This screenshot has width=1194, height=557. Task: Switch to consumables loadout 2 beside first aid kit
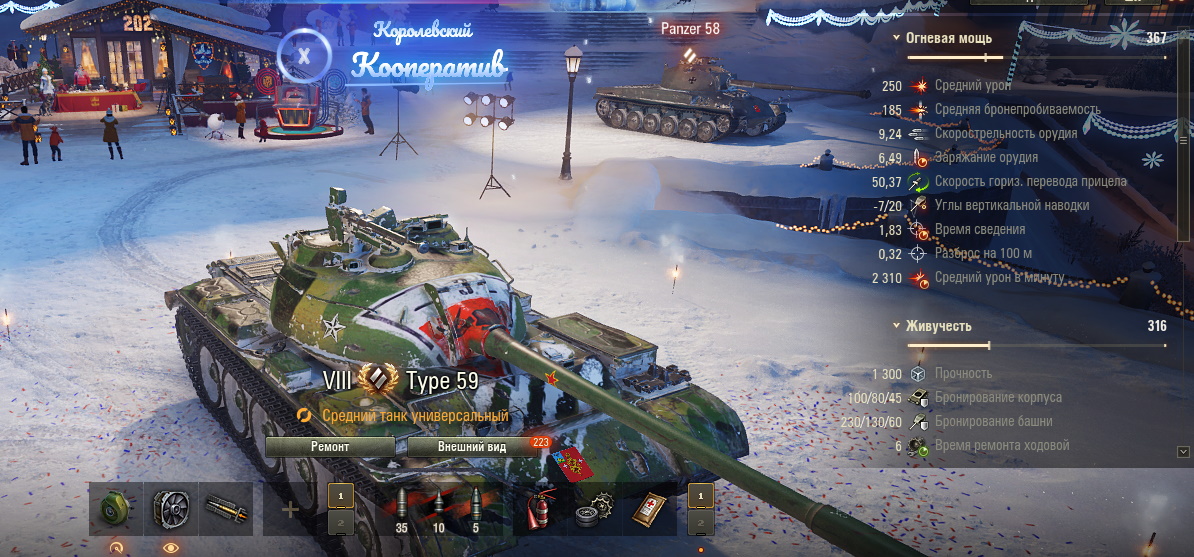[x=701, y=523]
